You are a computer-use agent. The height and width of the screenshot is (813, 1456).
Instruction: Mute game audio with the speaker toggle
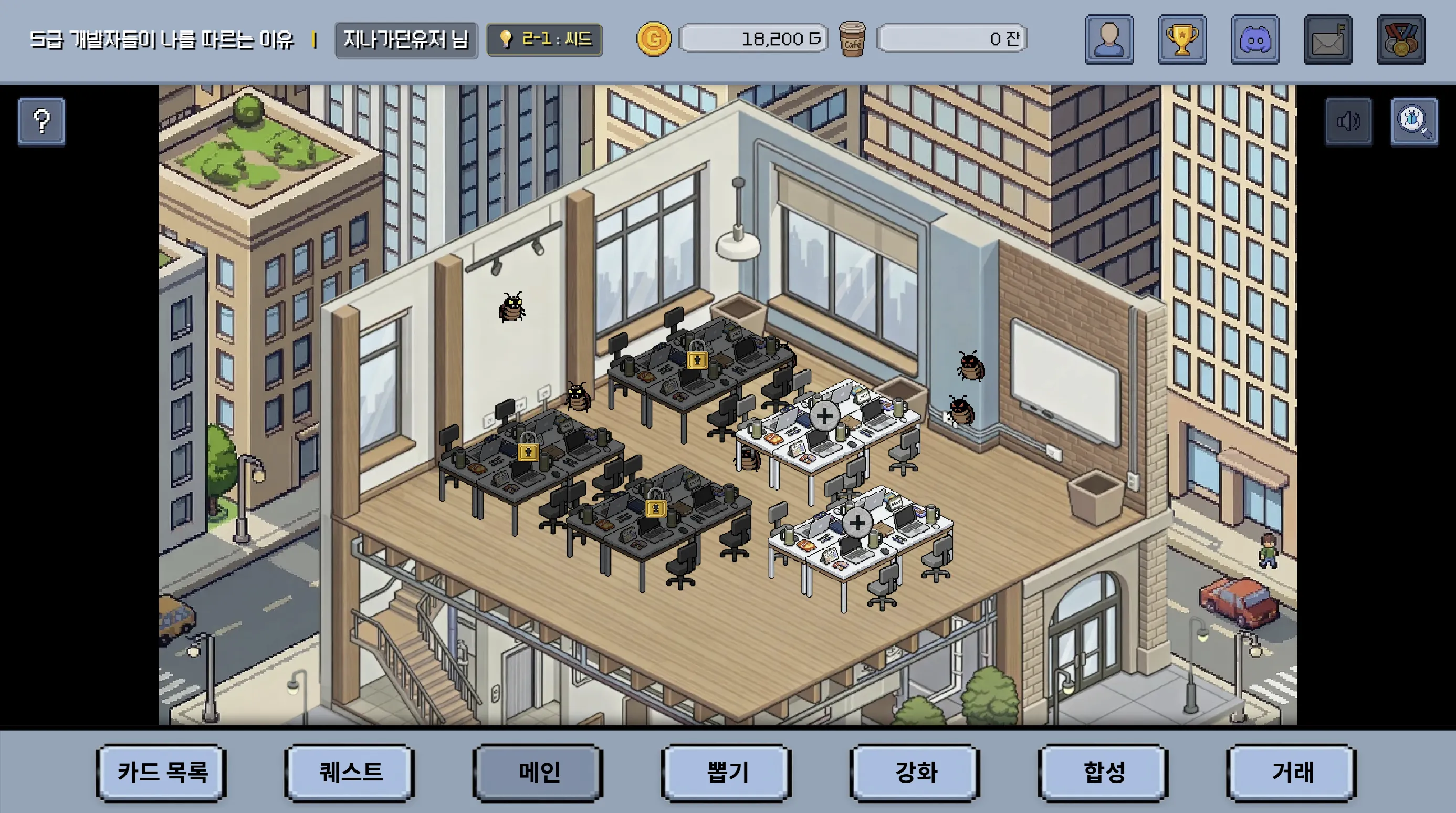click(1348, 121)
